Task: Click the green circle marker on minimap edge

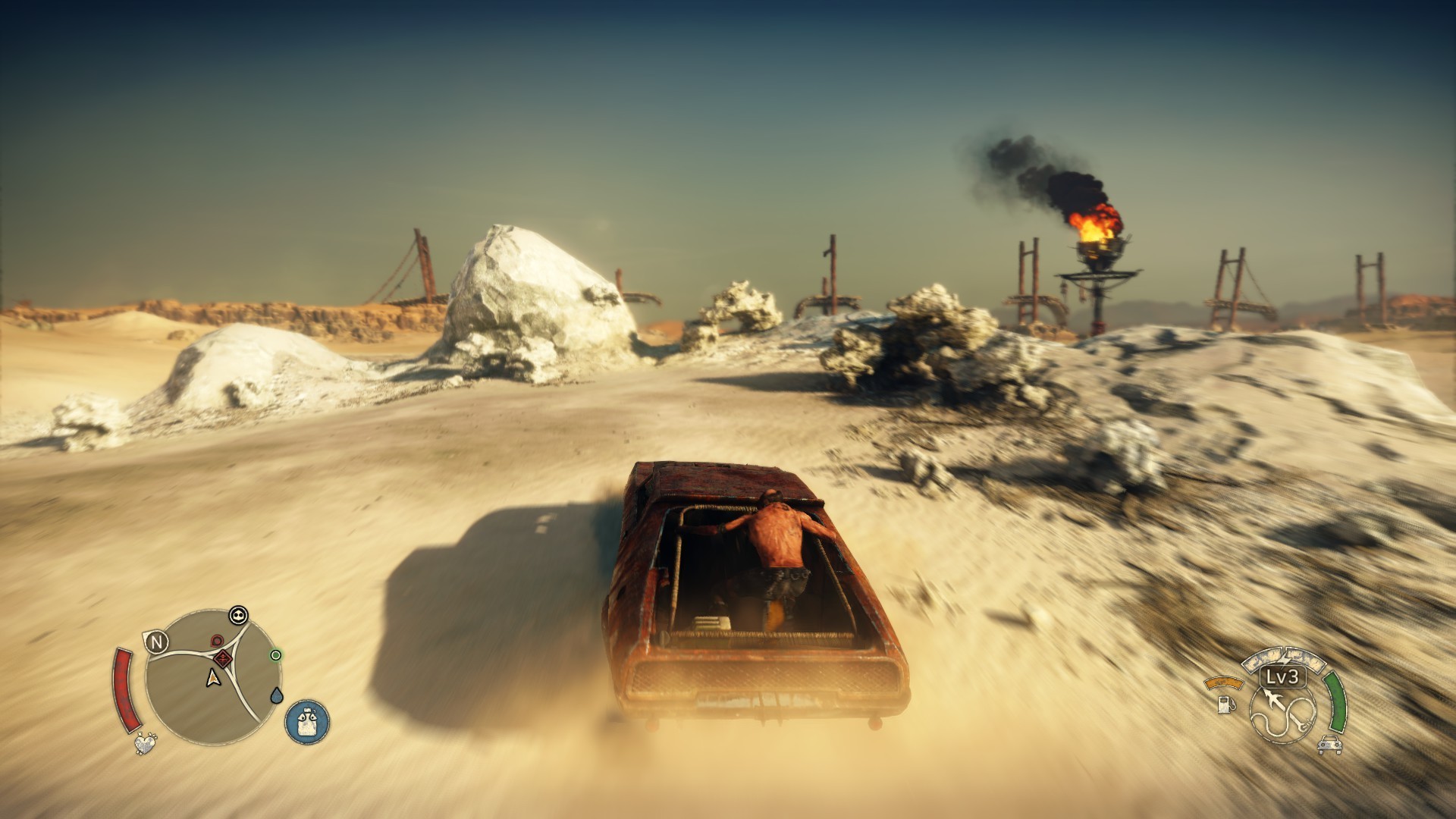Action: 276,654
